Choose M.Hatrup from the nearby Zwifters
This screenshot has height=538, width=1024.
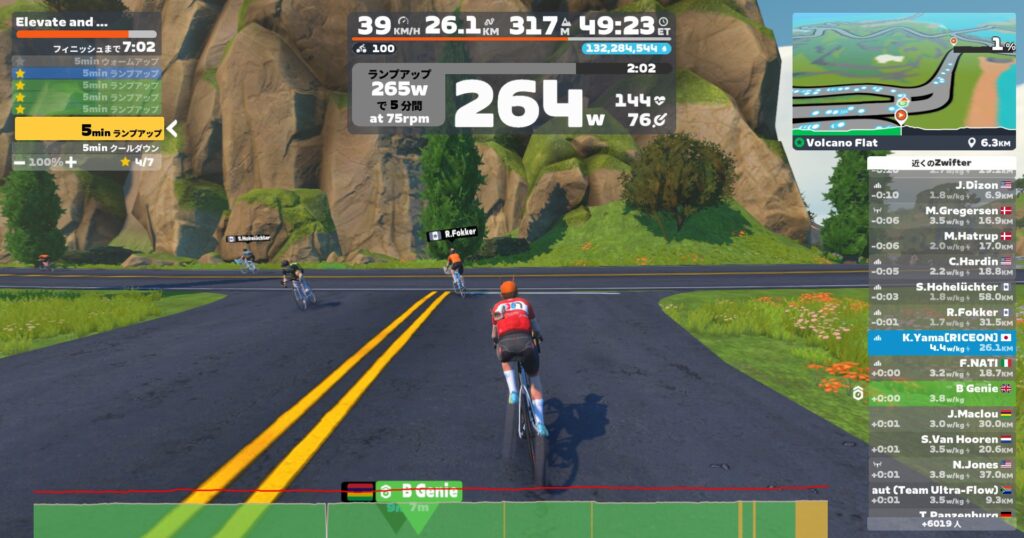click(x=940, y=241)
